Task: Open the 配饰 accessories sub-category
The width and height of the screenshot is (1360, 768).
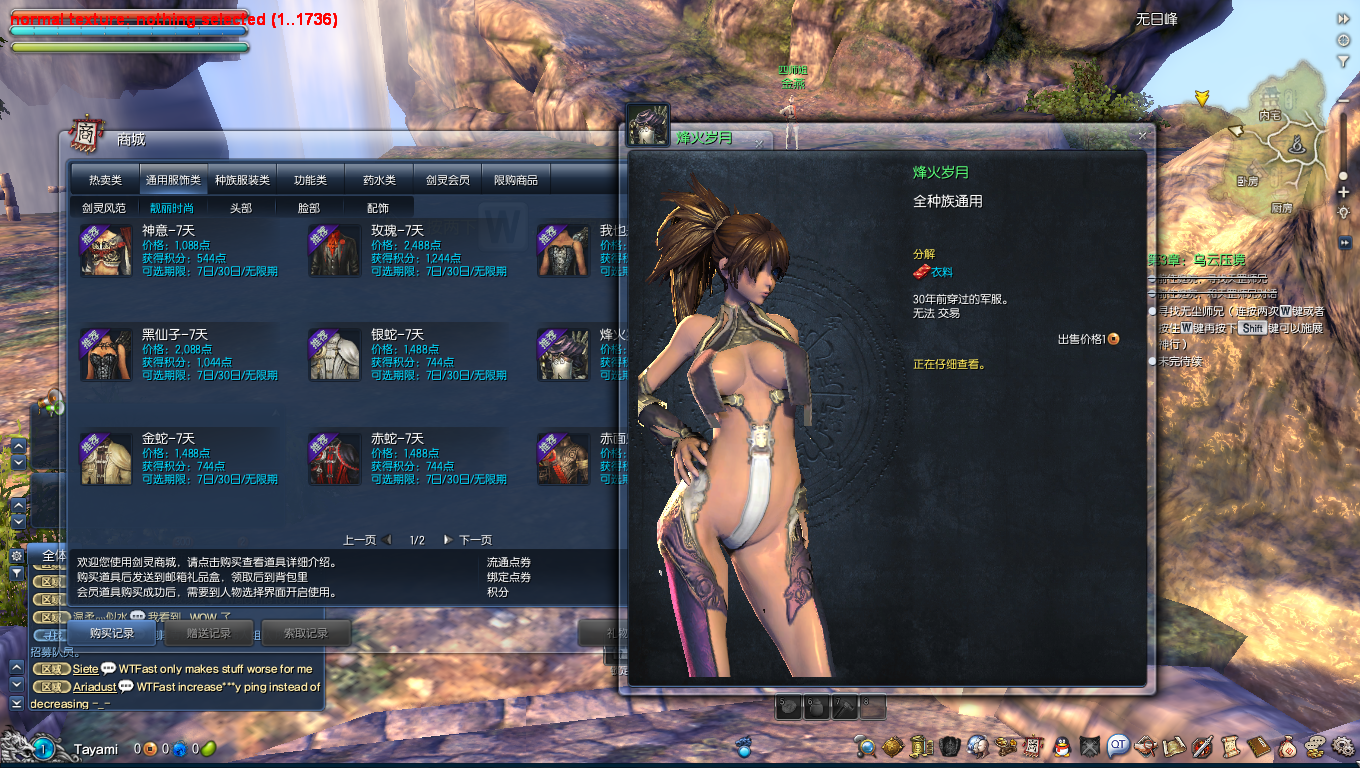Action: [x=378, y=208]
